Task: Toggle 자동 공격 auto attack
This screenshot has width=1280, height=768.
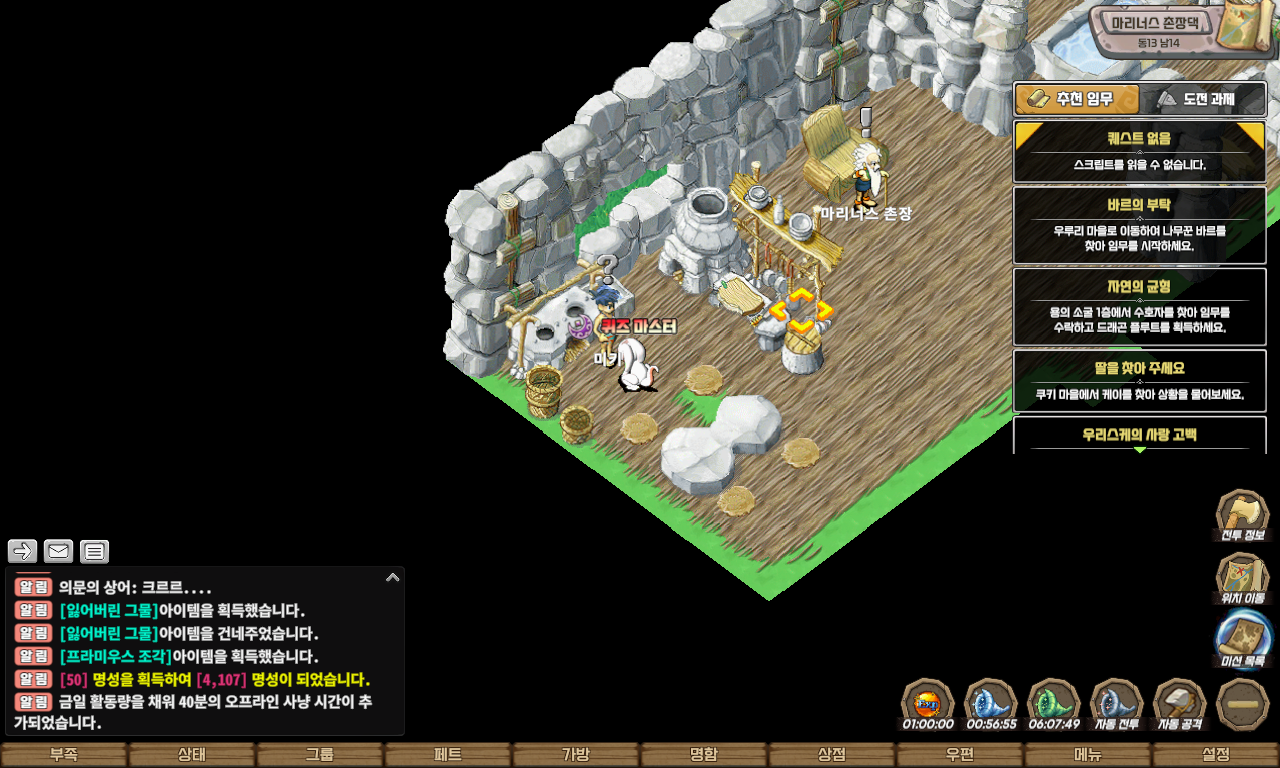Action: click(1180, 705)
